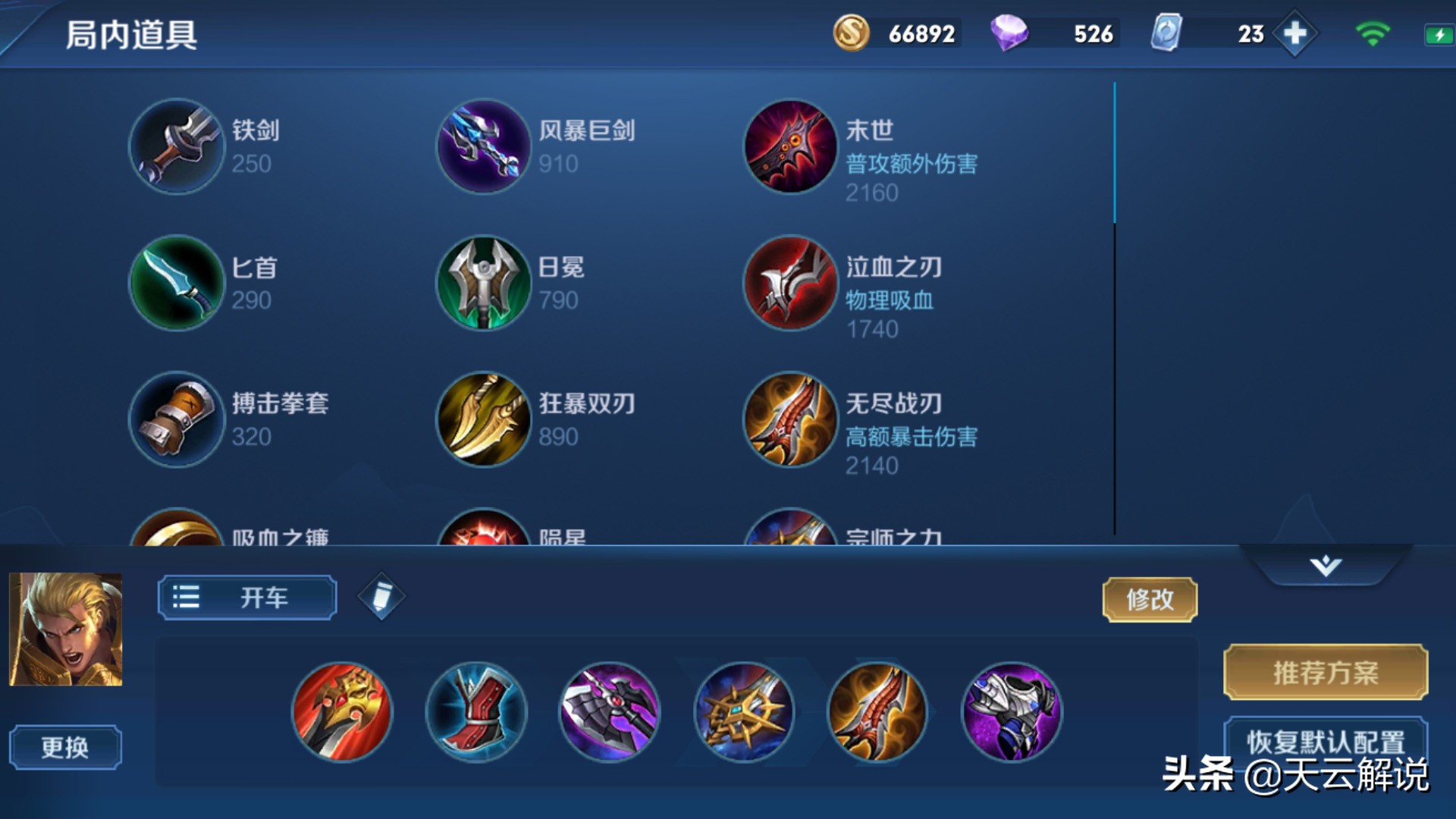Image resolution: width=1456 pixels, height=819 pixels.
Task: Select the 日冕 axe item icon
Action: click(483, 284)
